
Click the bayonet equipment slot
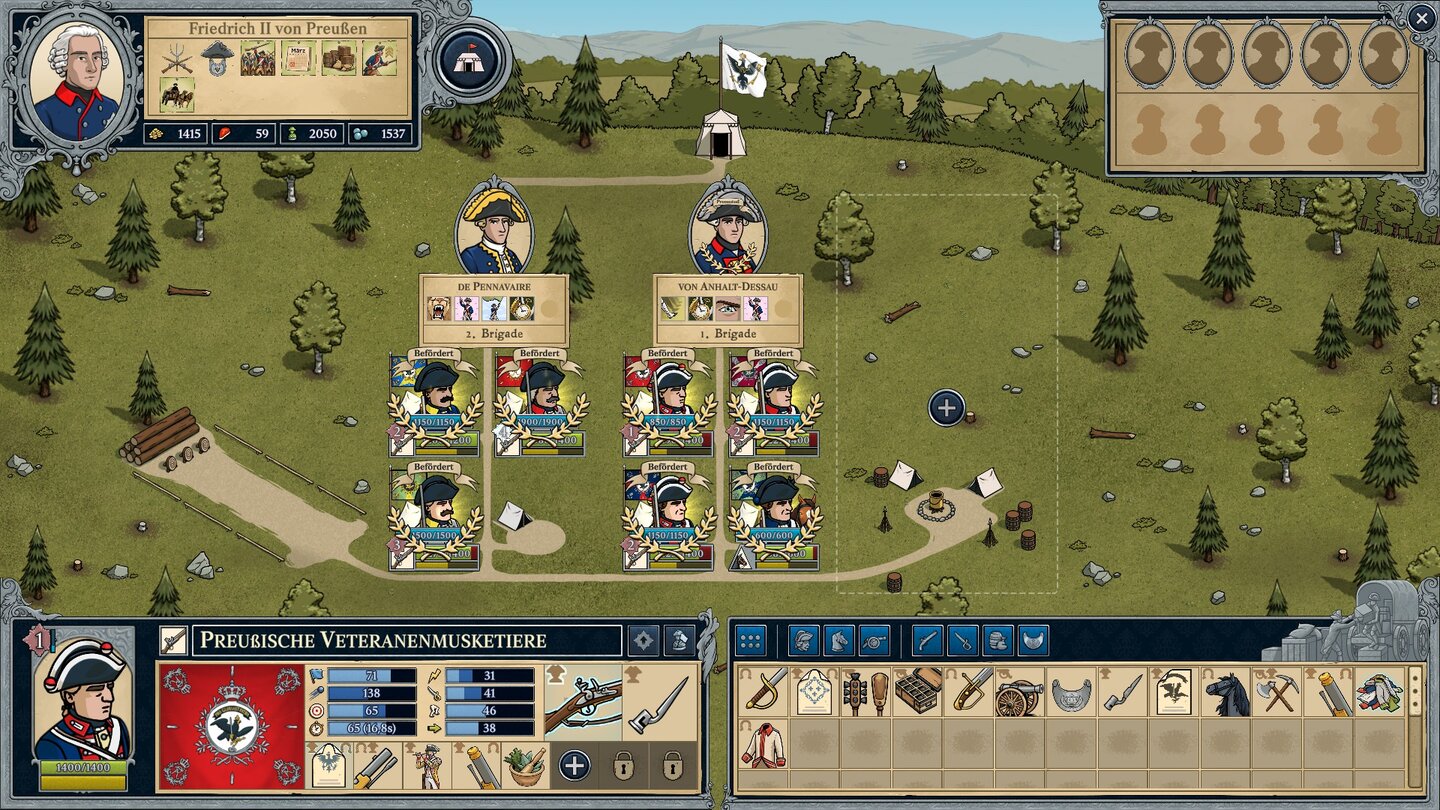660,702
